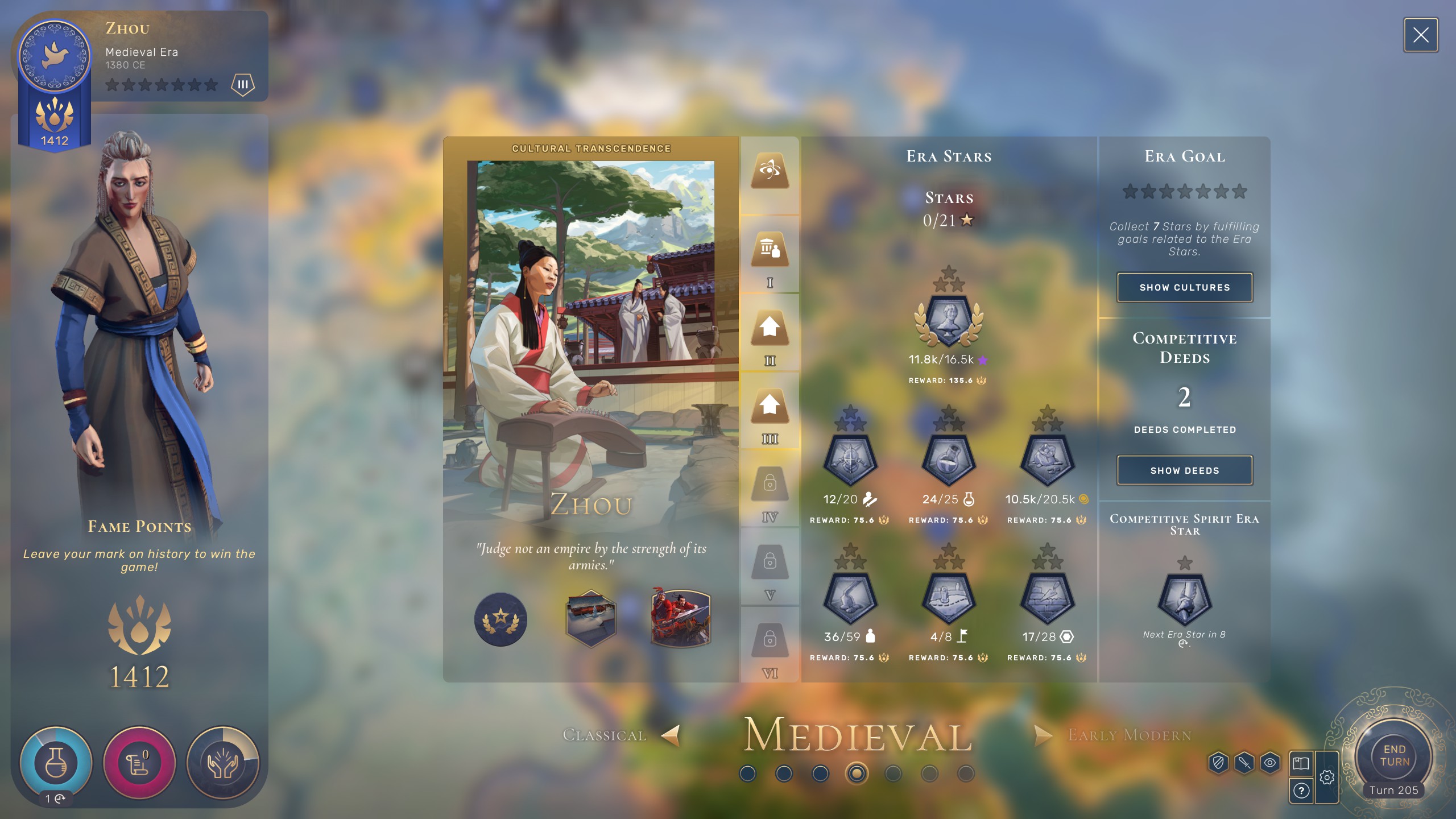Click the Zhou dove emblem
The width and height of the screenshot is (1456, 819).
pyautogui.click(x=55, y=56)
